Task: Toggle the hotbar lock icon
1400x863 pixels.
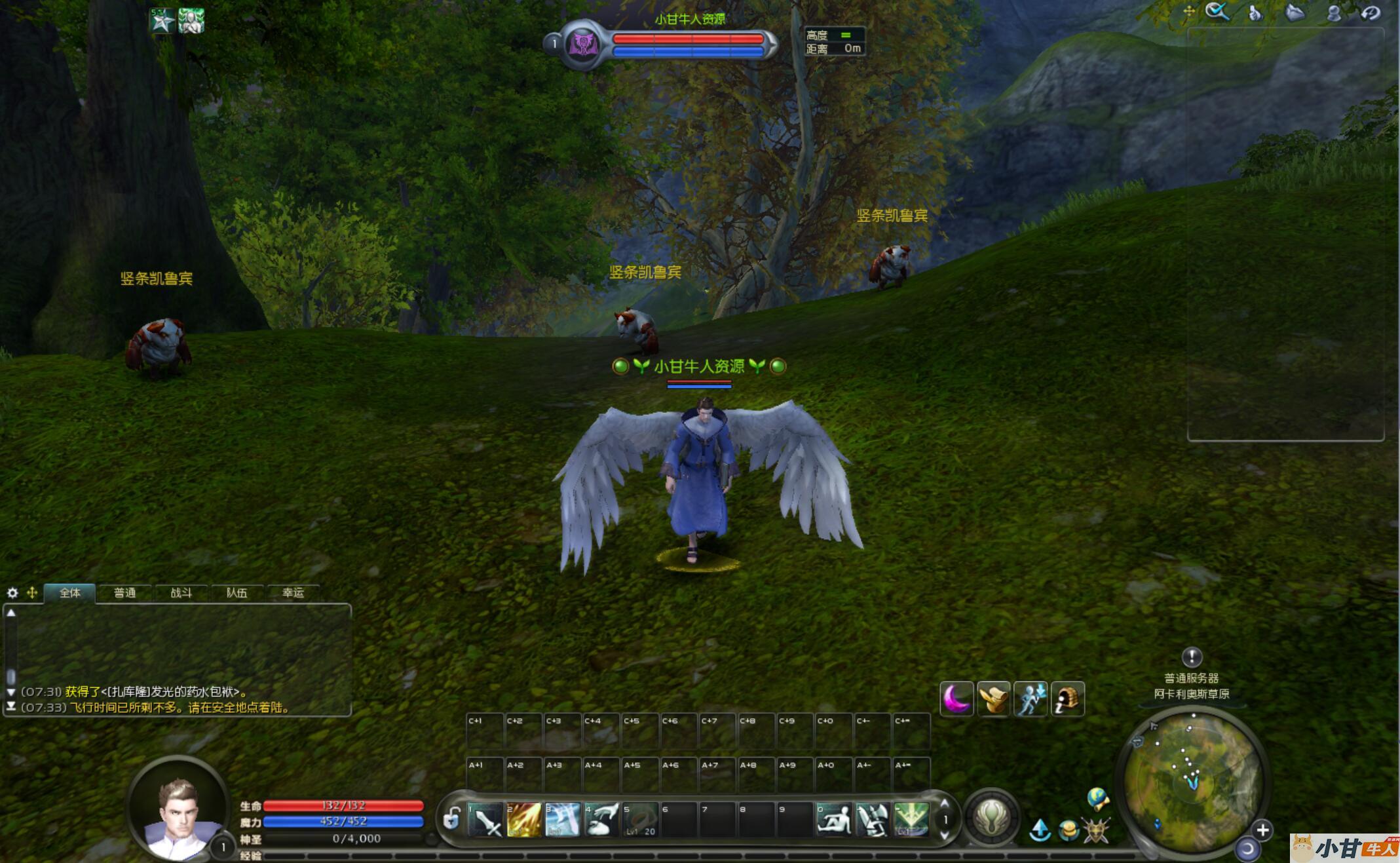Action: (451, 819)
